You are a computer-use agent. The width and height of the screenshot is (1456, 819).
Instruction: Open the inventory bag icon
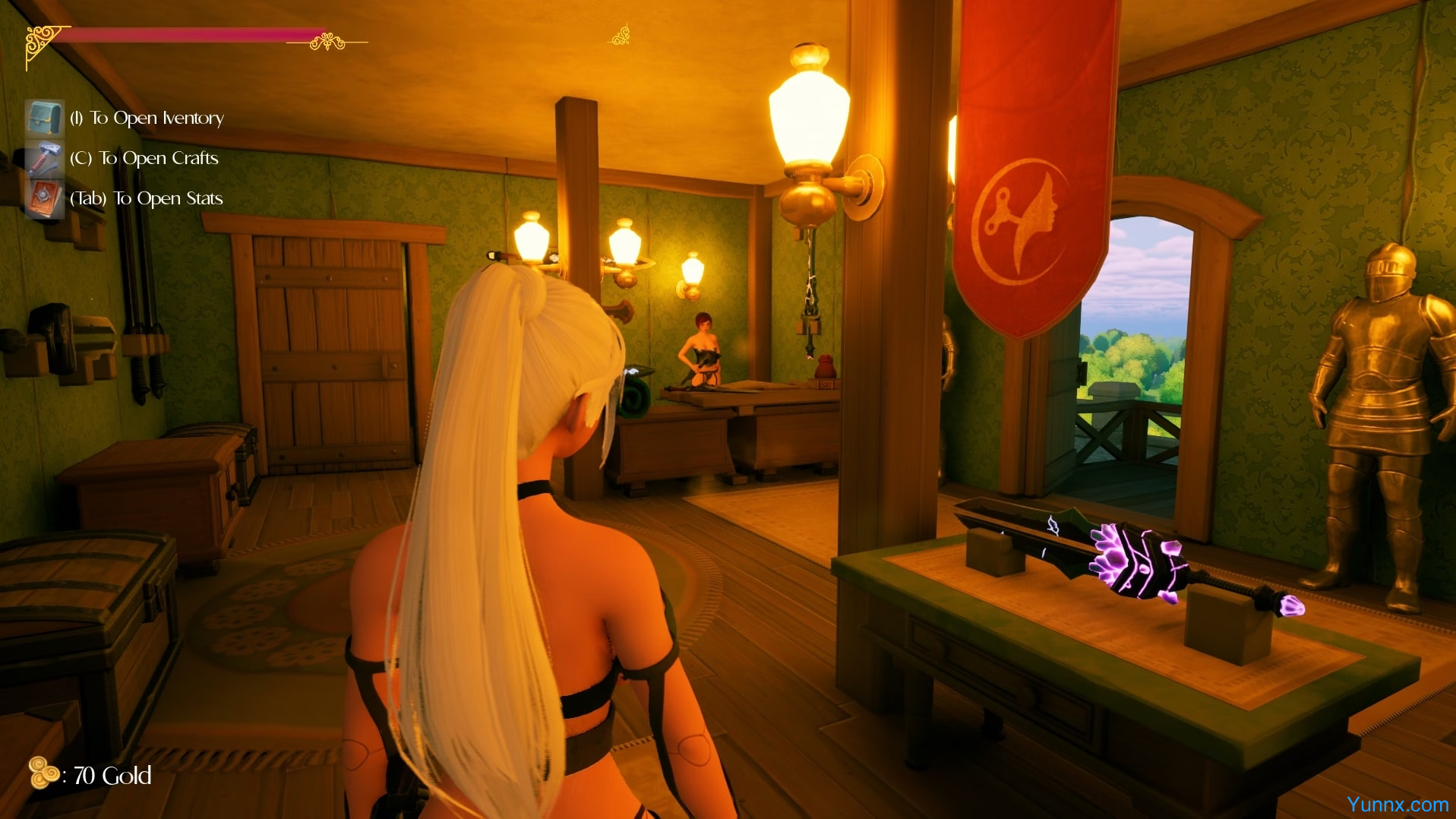(x=45, y=119)
